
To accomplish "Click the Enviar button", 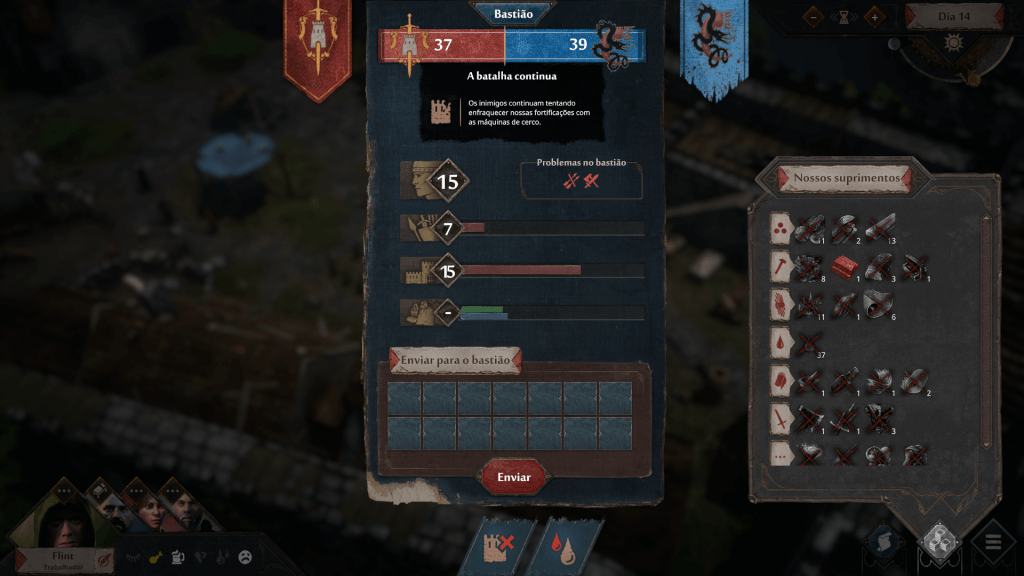I will point(514,477).
